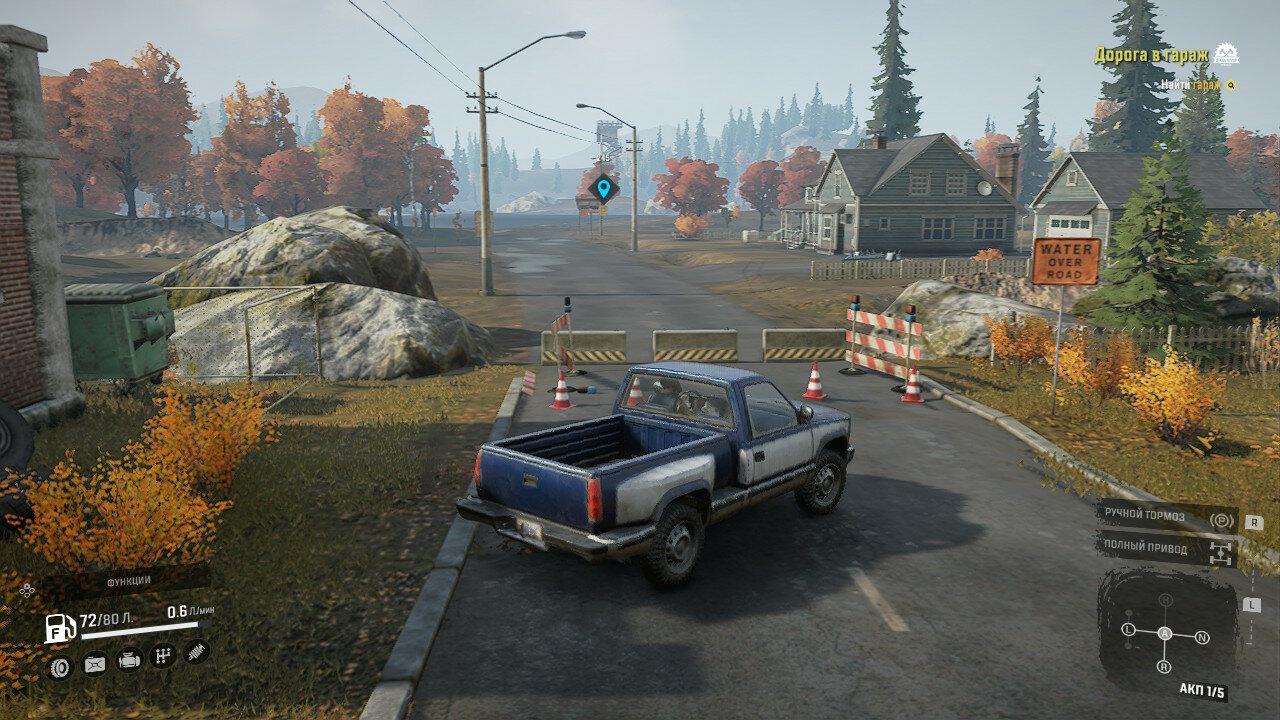Select the gearbox status icon
Viewport: 1280px width, 720px height.
(x=163, y=656)
